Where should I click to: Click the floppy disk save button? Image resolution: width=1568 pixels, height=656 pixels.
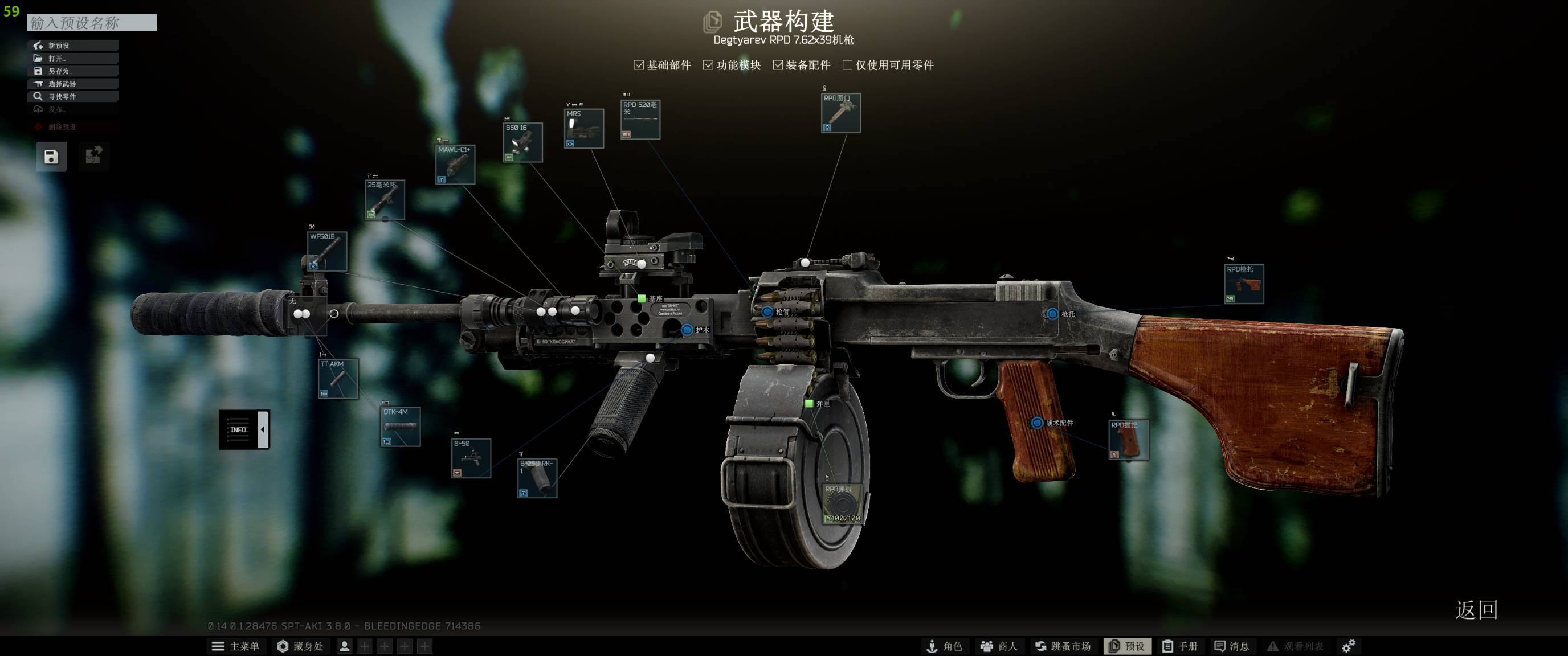click(x=51, y=157)
